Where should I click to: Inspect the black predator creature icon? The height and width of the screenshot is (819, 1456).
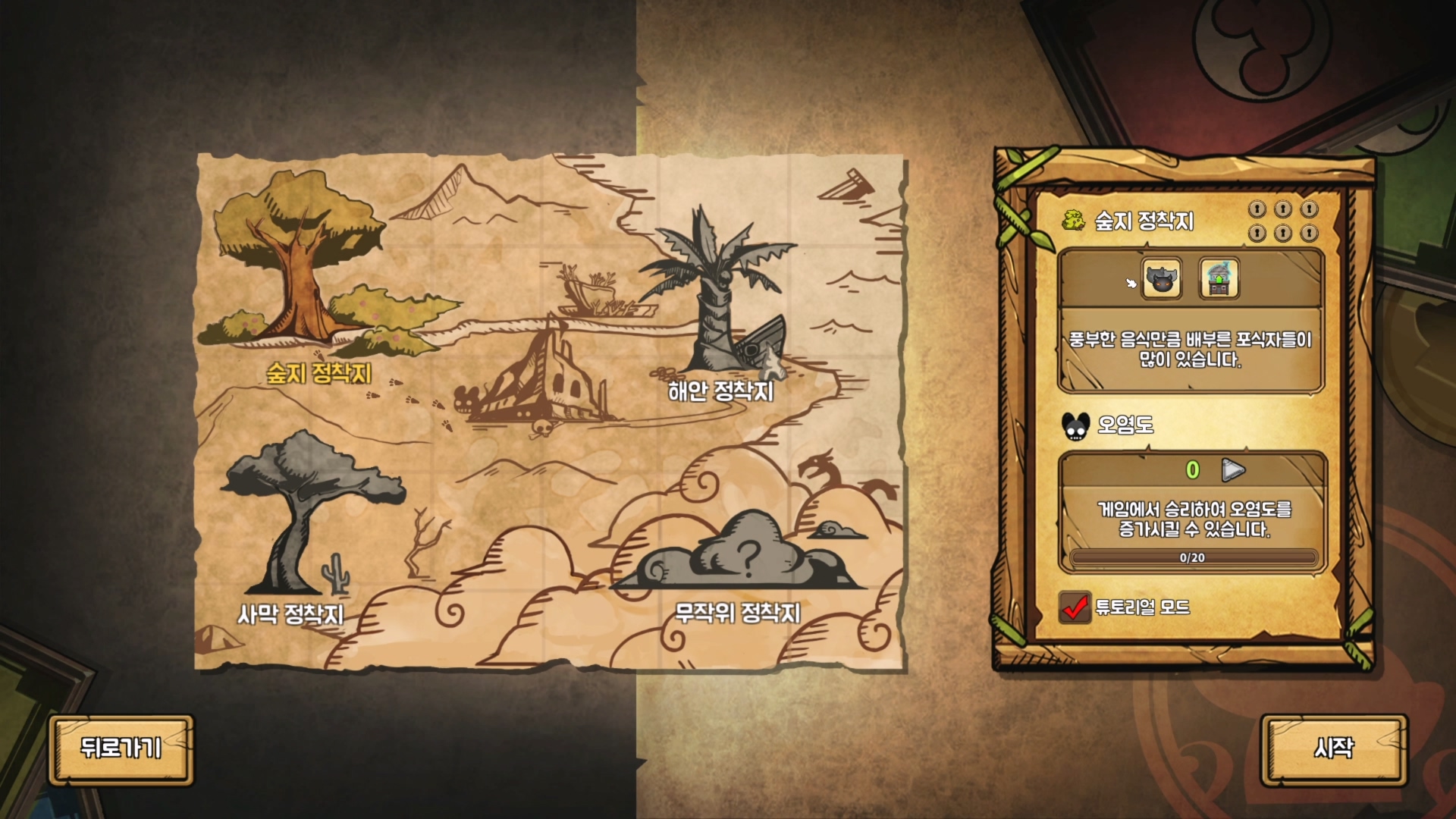point(1162,278)
